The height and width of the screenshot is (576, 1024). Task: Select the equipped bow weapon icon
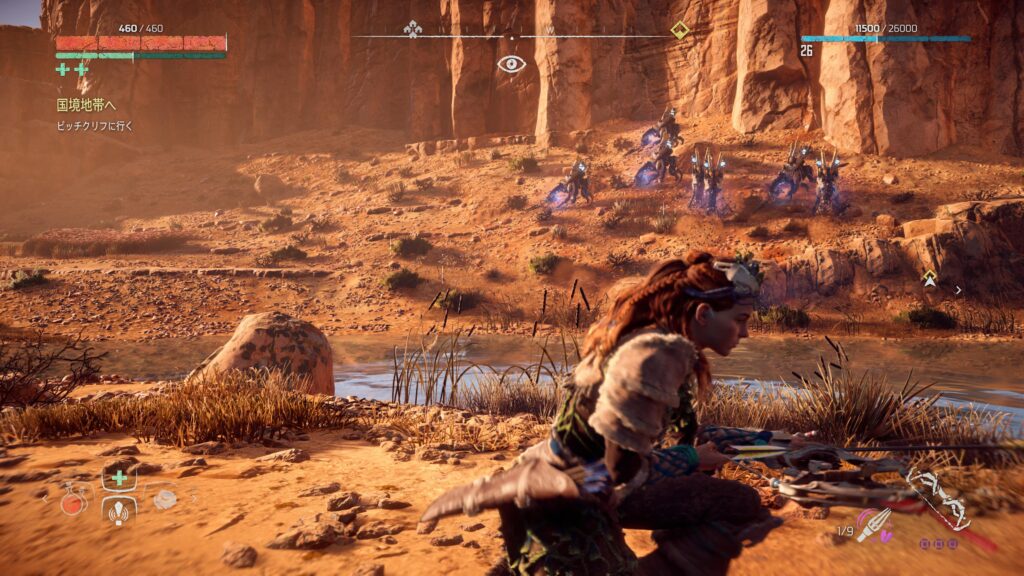pos(937,497)
